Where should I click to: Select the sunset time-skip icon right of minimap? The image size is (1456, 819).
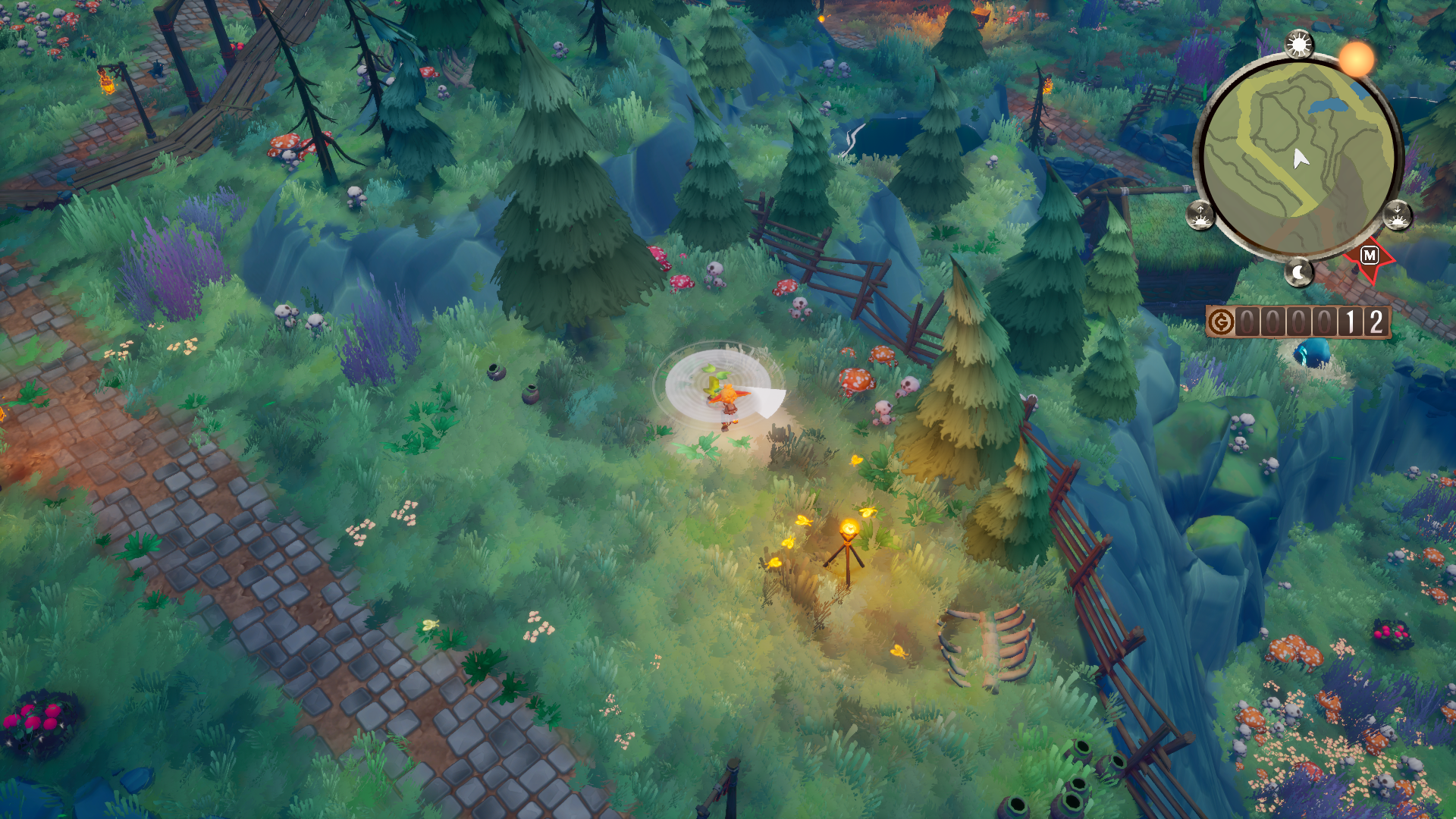click(x=1398, y=215)
